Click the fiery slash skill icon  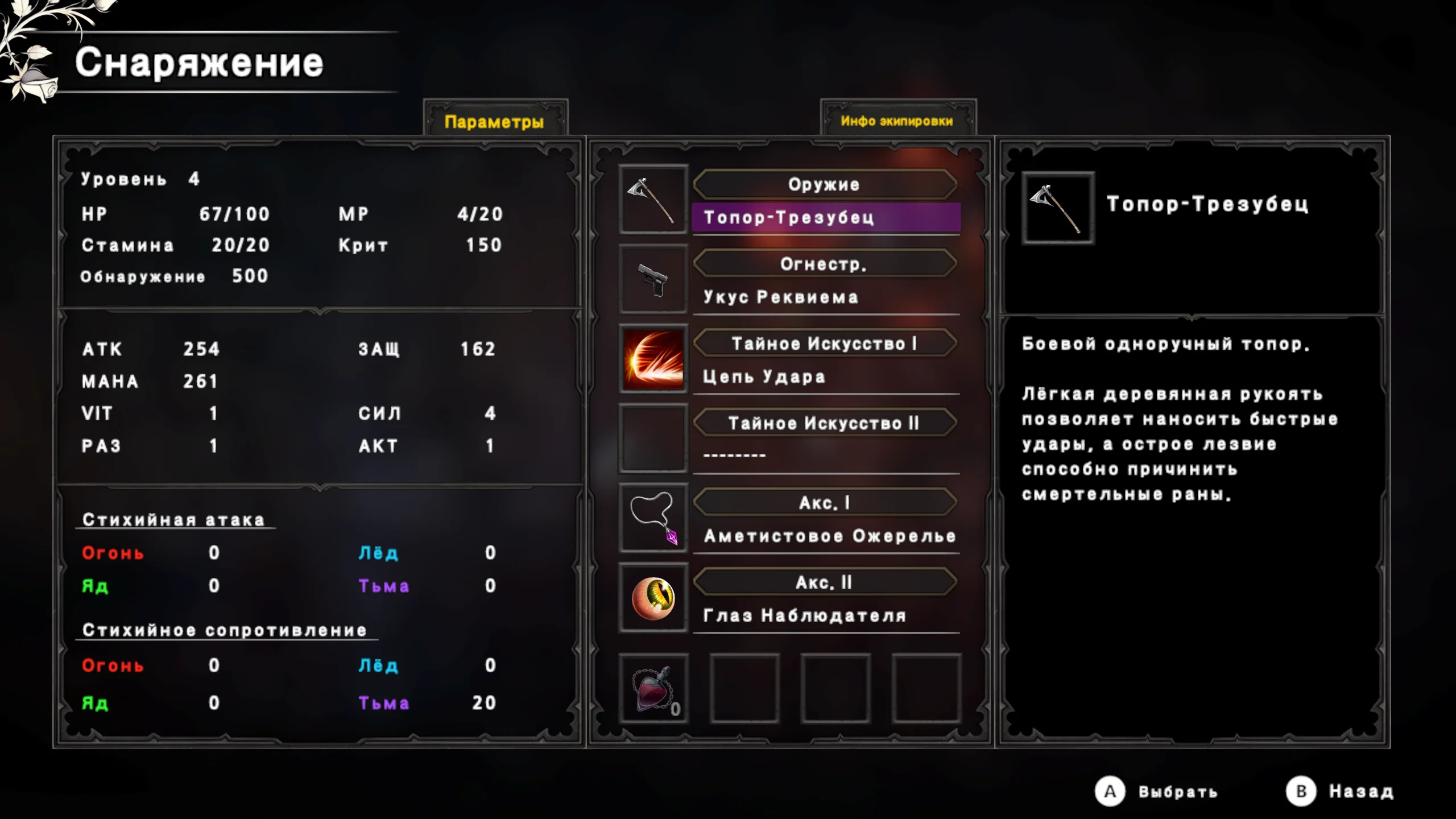tap(653, 359)
